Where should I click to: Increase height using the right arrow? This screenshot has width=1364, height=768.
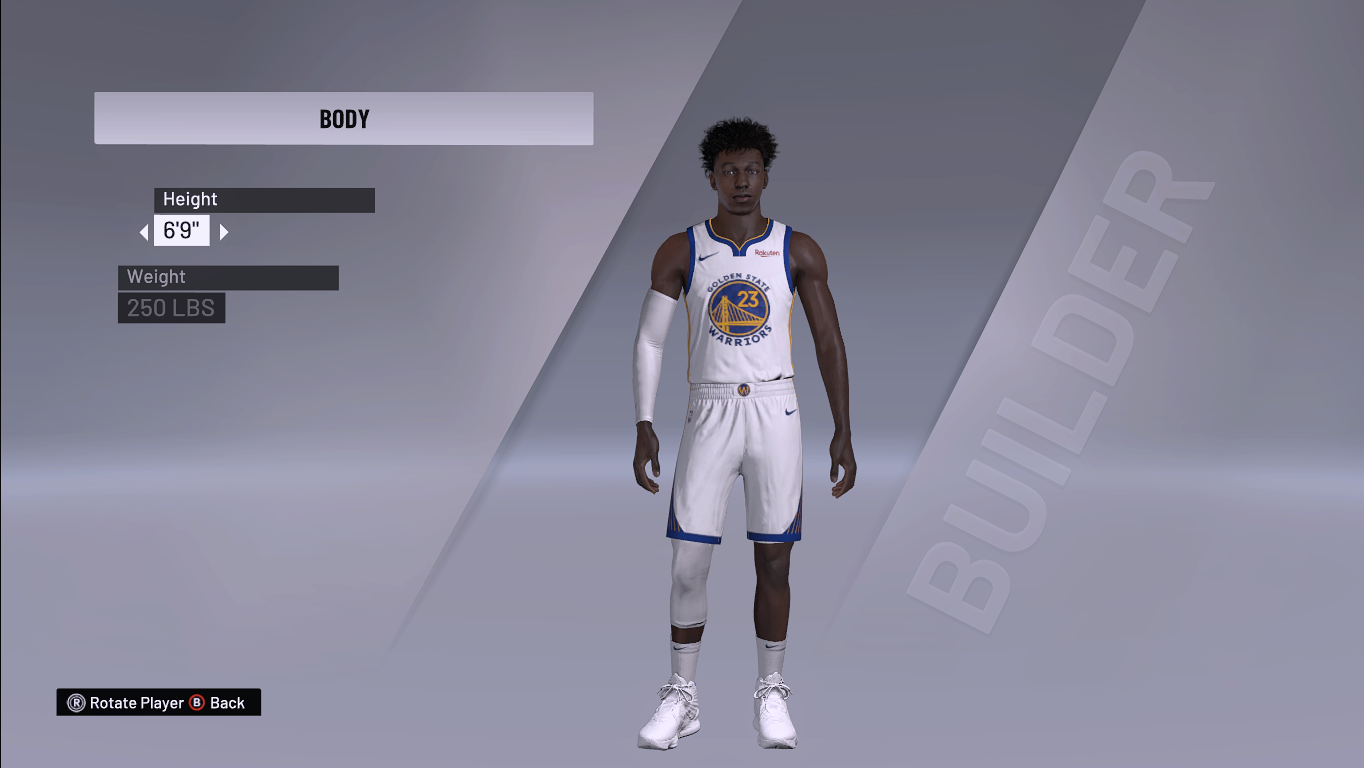coord(222,231)
